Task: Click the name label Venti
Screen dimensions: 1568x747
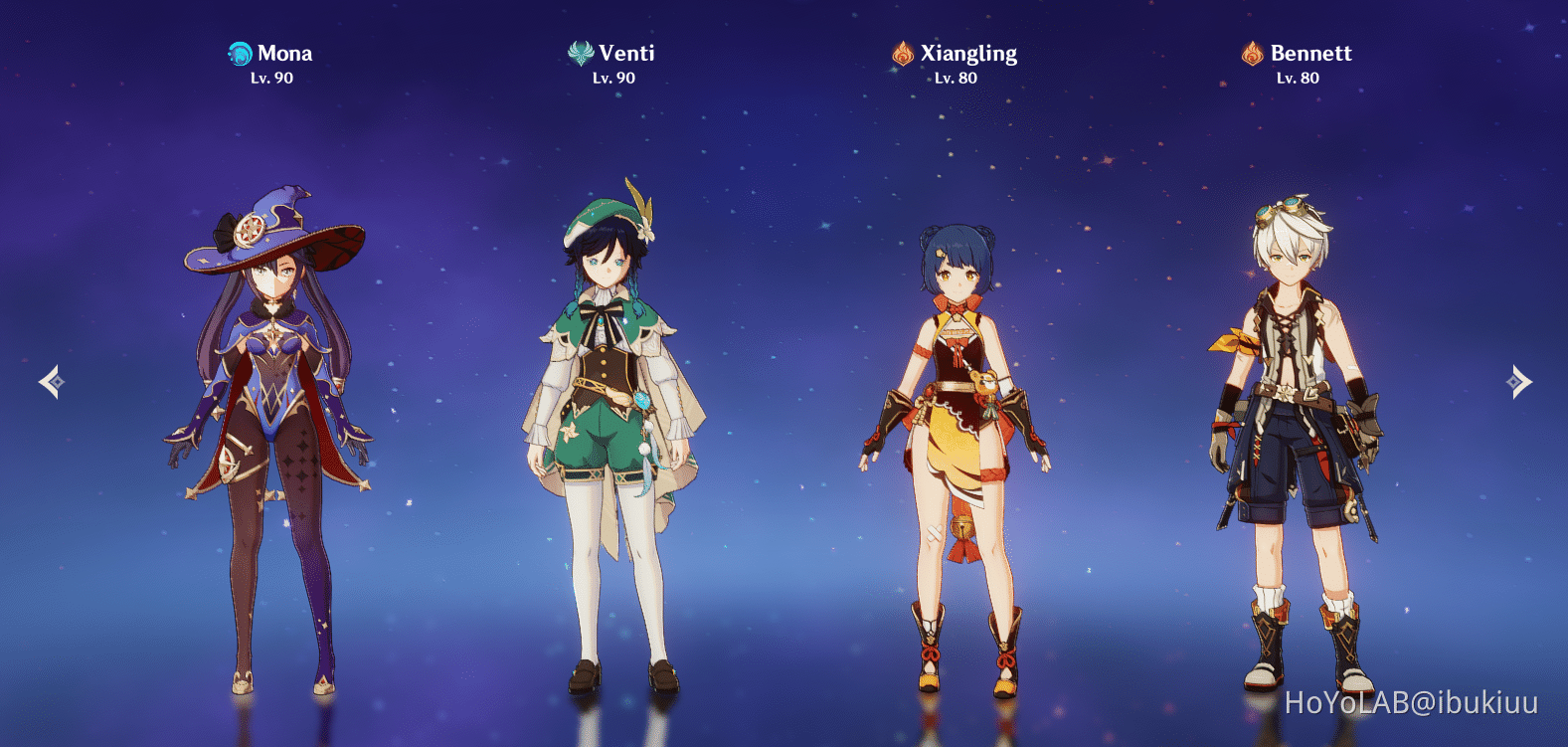Action: (x=626, y=54)
